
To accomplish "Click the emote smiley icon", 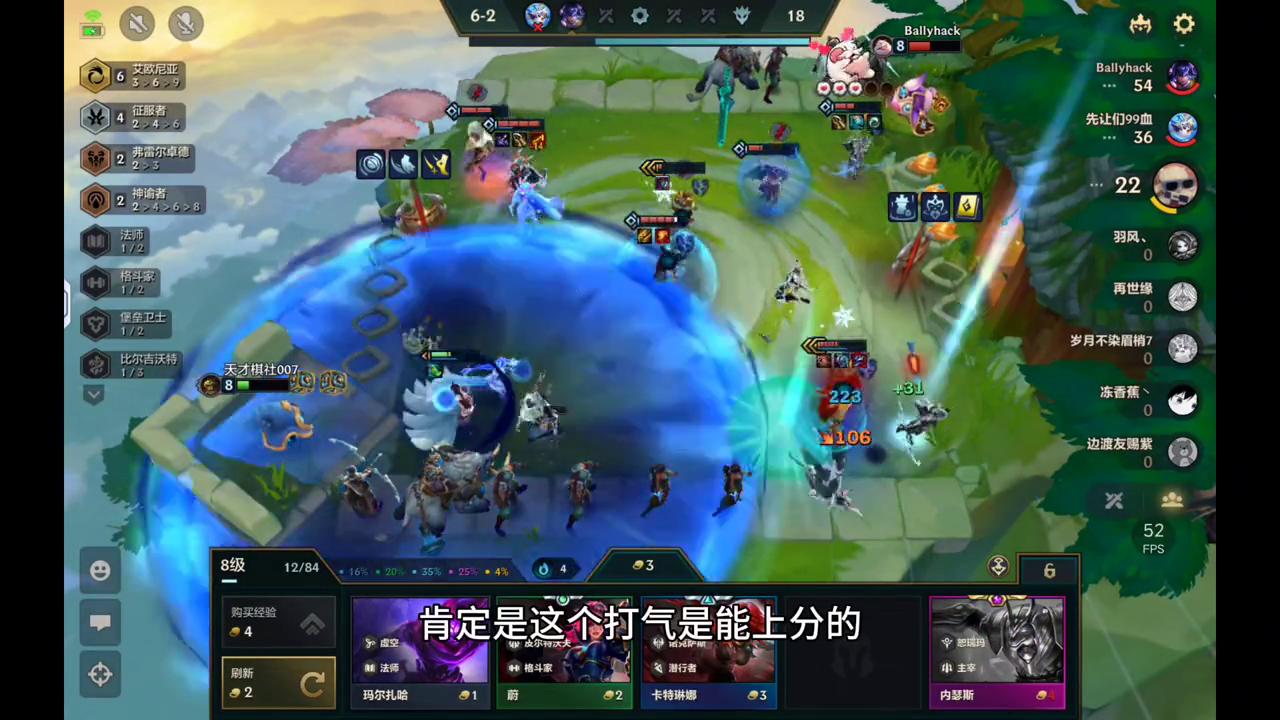I will pyautogui.click(x=100, y=570).
